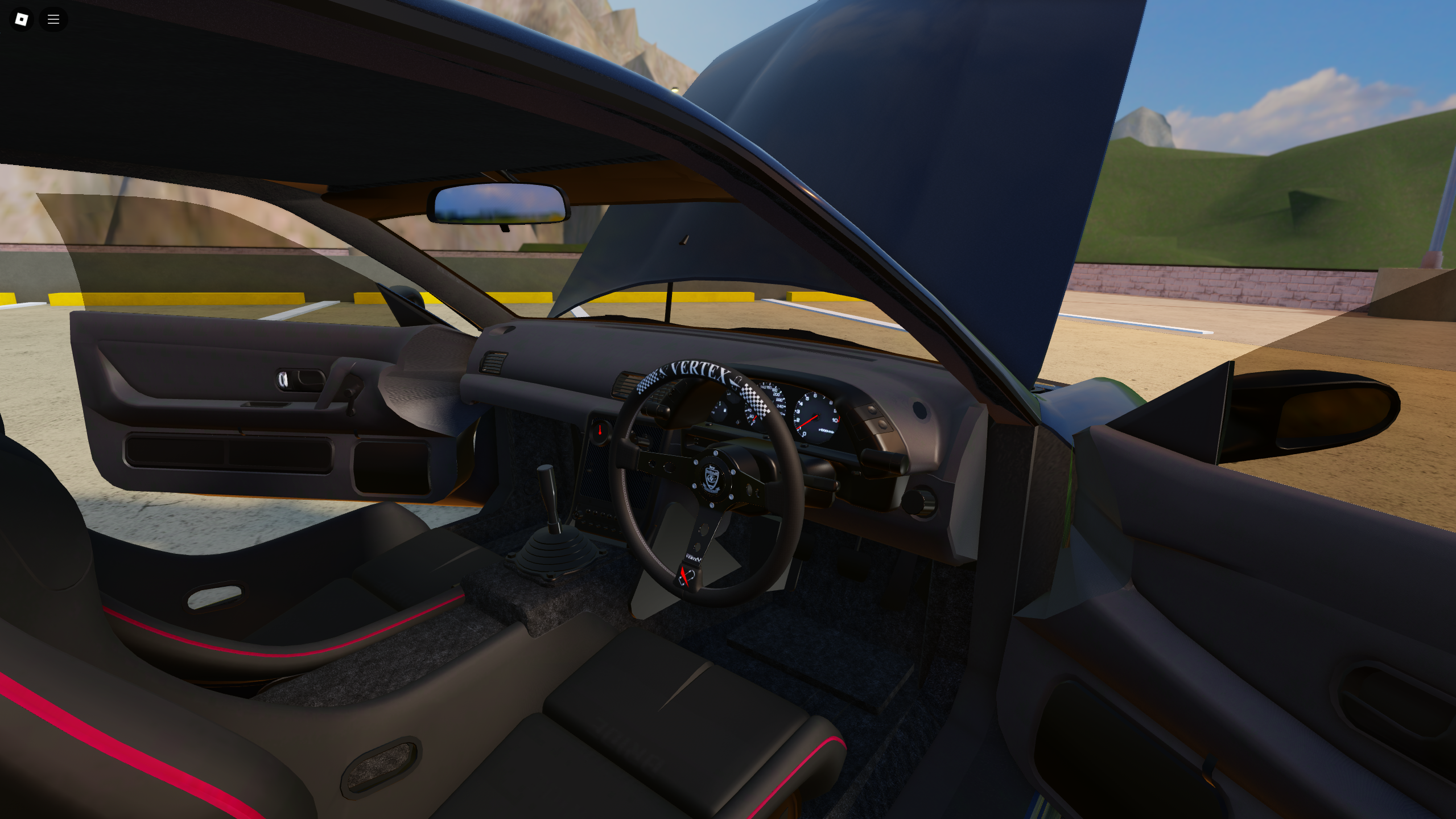1456x819 pixels.
Task: Open the Roblox home menu icon
Action: tap(21, 19)
